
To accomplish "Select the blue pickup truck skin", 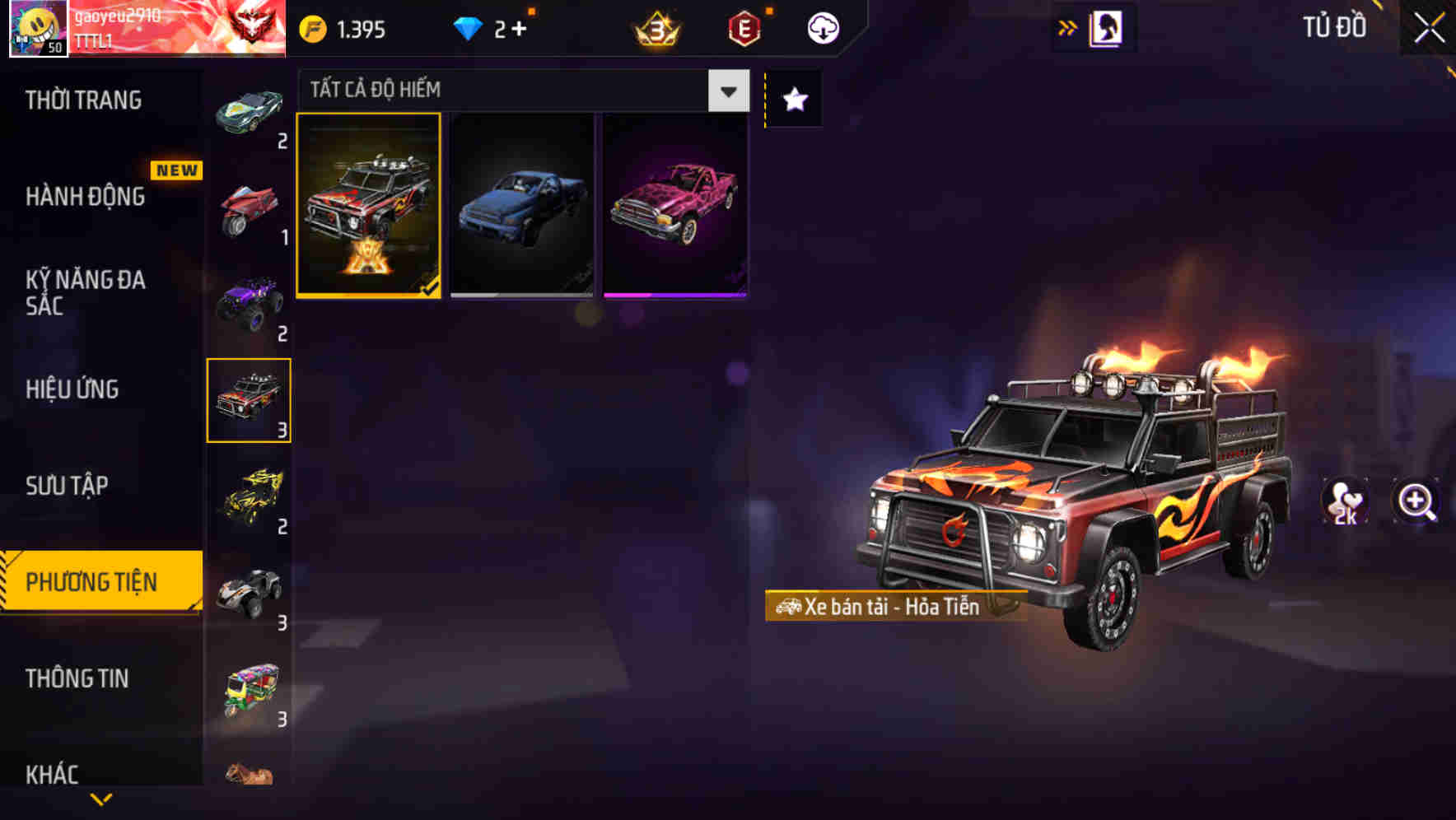I will 522,206.
